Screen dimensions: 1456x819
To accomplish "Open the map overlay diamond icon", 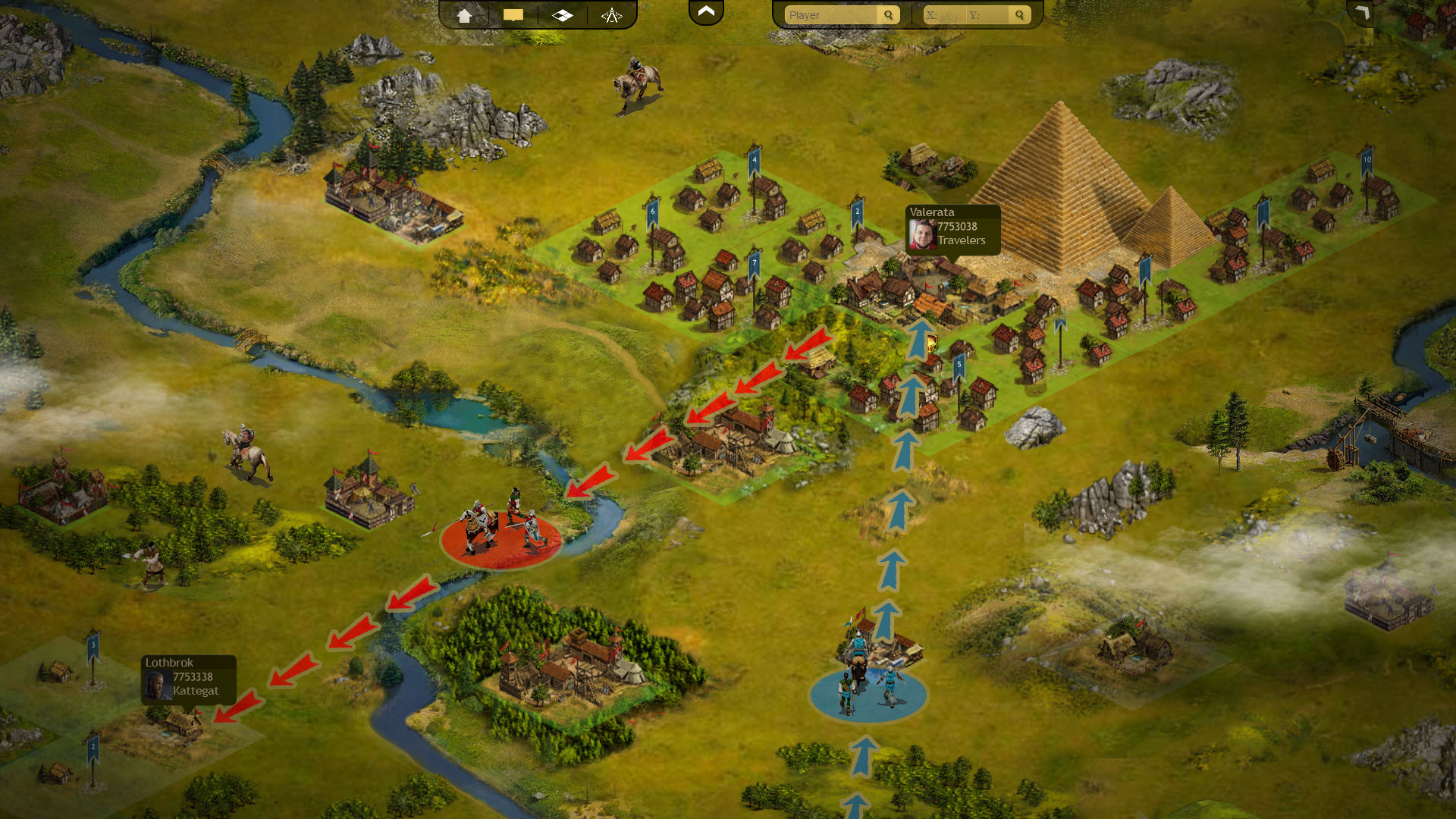I will [x=563, y=14].
